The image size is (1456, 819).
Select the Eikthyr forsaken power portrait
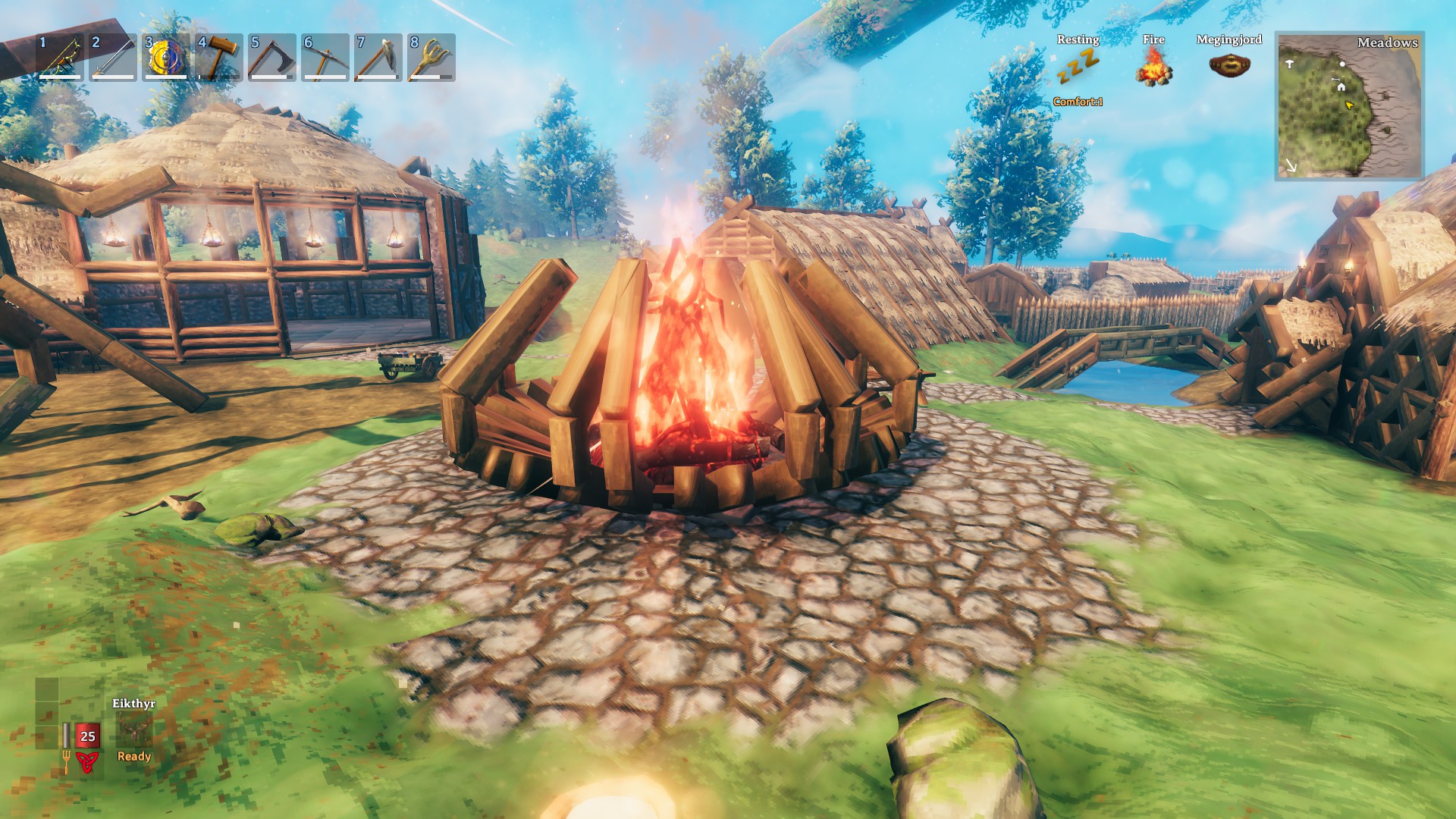coord(134,730)
